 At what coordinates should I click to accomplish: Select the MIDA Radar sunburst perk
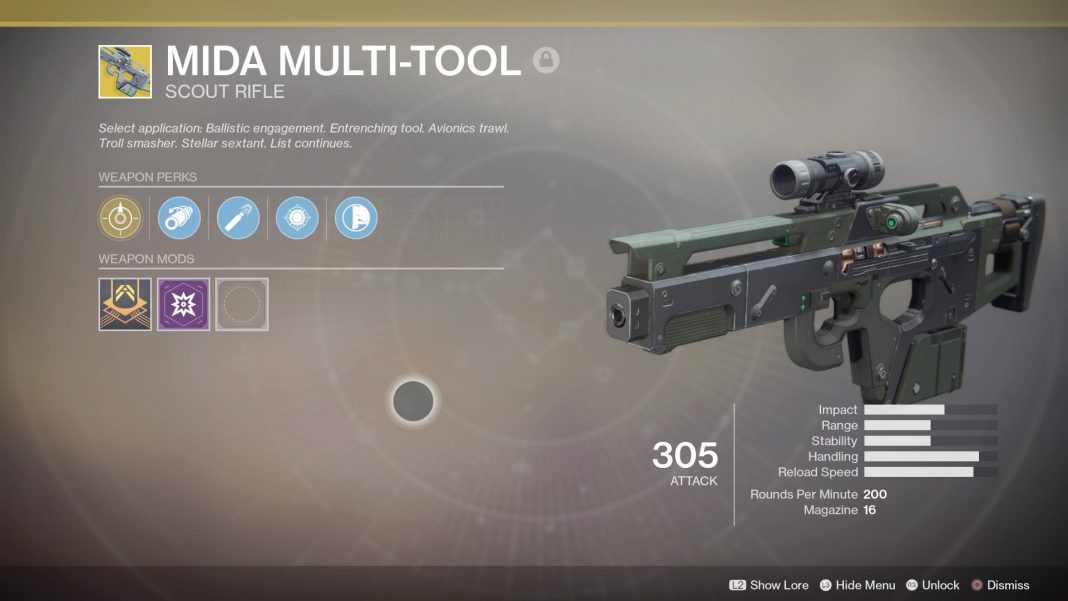[x=297, y=217]
